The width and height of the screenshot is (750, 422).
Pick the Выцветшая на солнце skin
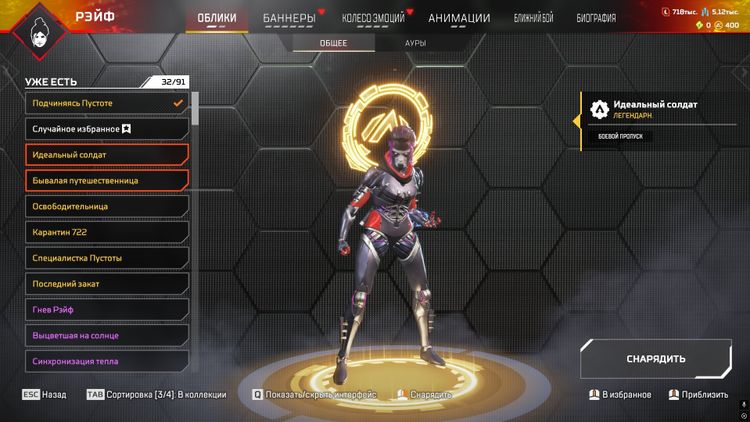(x=107, y=336)
